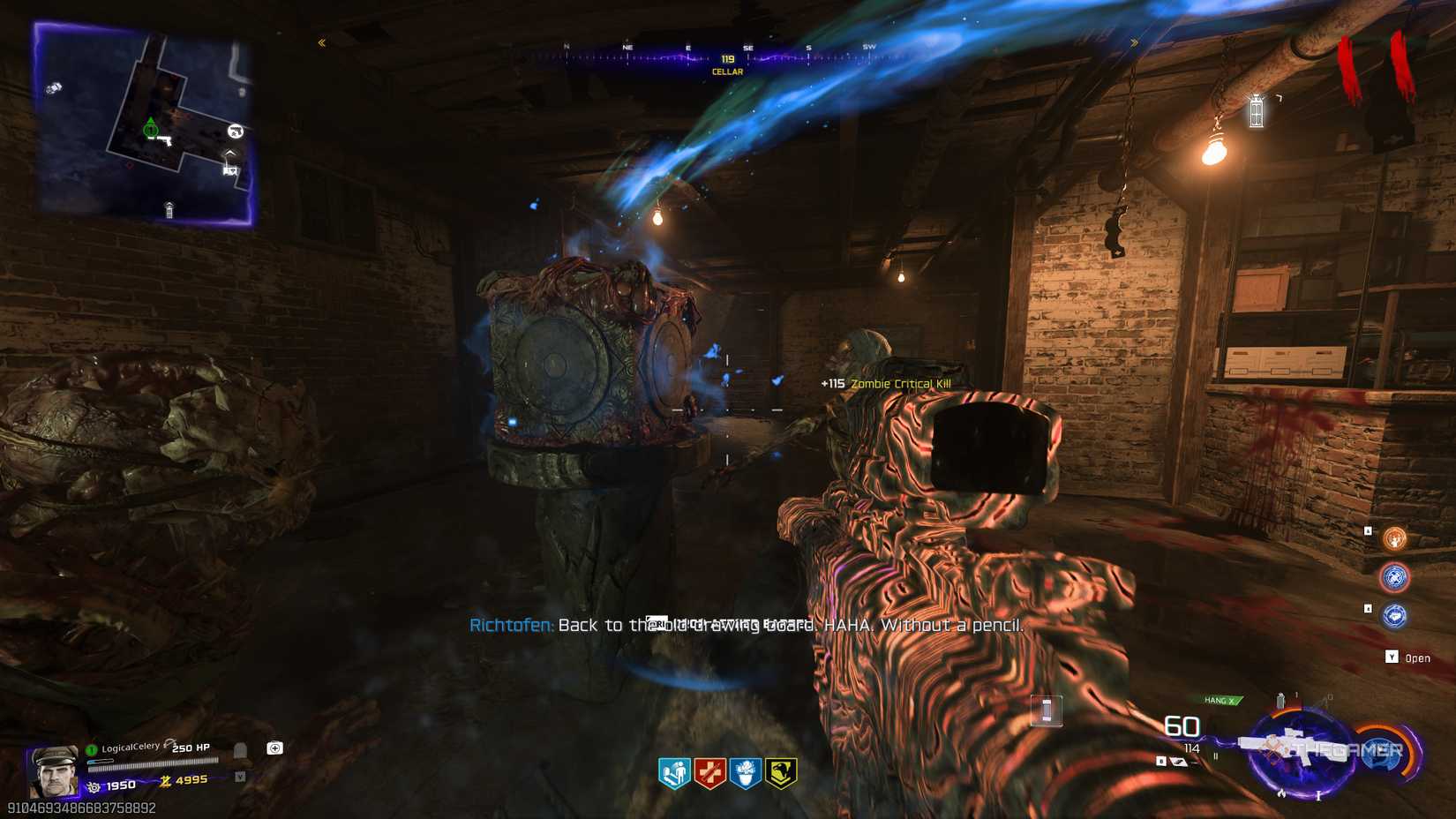Click the salvage gear icon near 1950

pos(94,785)
